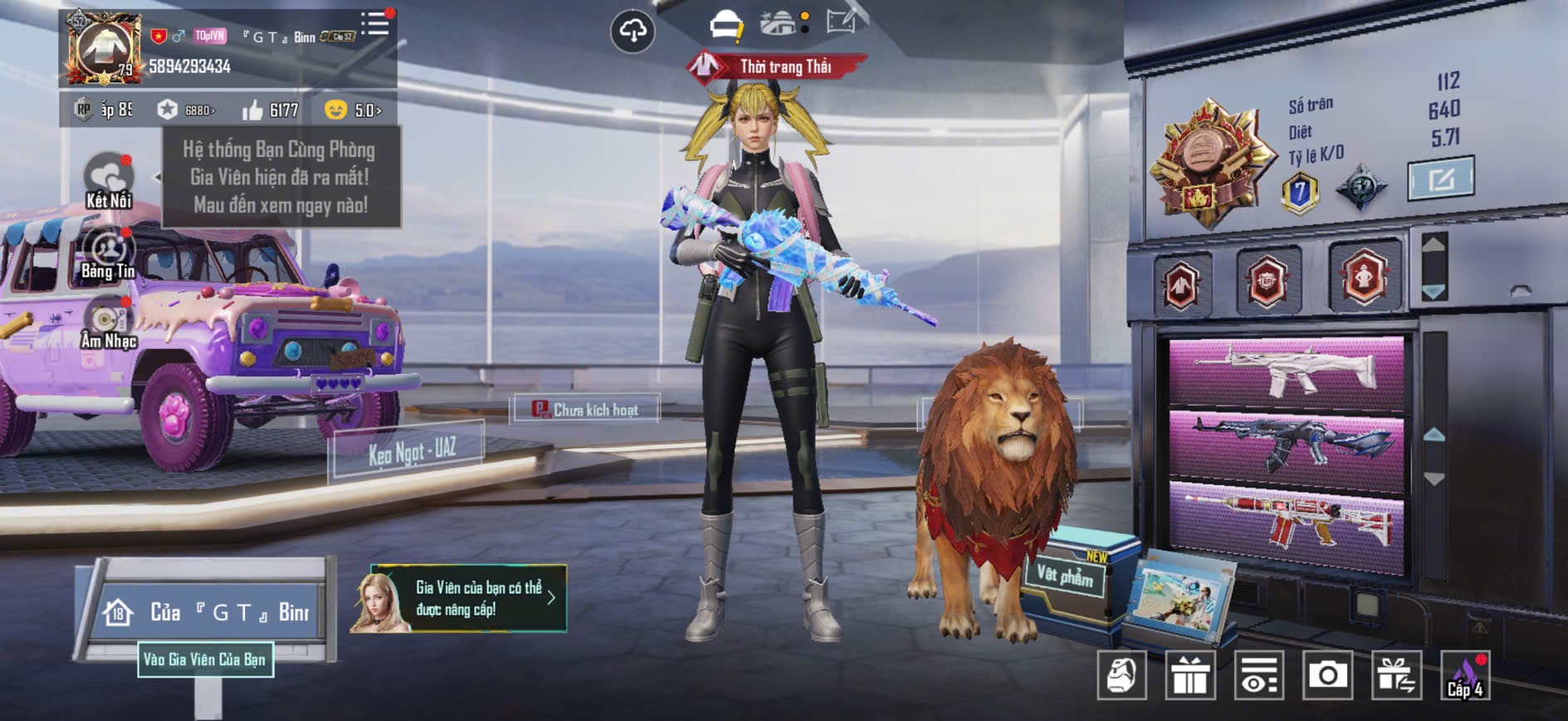
Task: Open the gift exchange arrows icon
Action: 1396,675
